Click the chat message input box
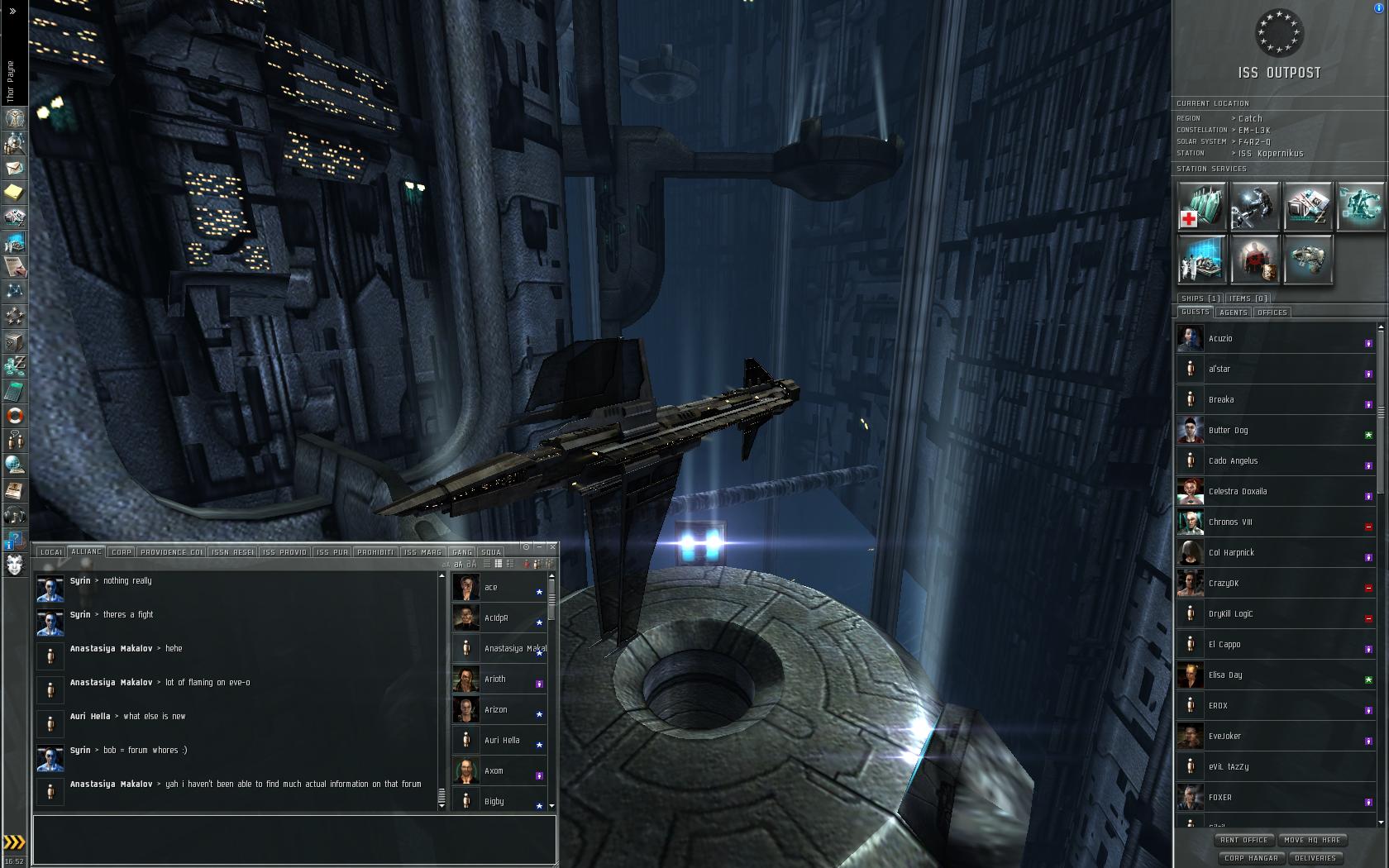The width and height of the screenshot is (1389, 868). tap(294, 838)
